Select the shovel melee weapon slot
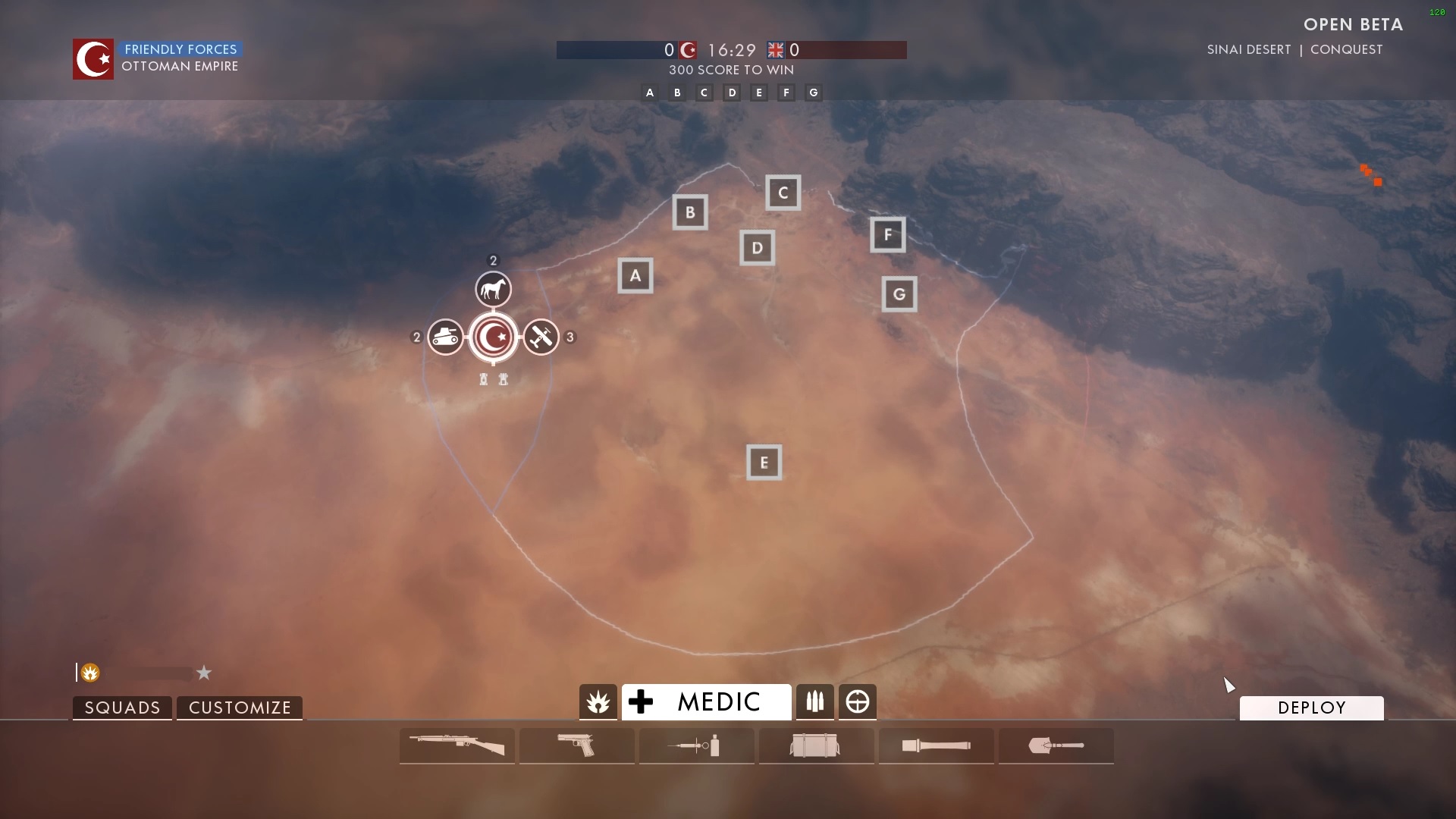Image resolution: width=1456 pixels, height=819 pixels. [x=1056, y=745]
